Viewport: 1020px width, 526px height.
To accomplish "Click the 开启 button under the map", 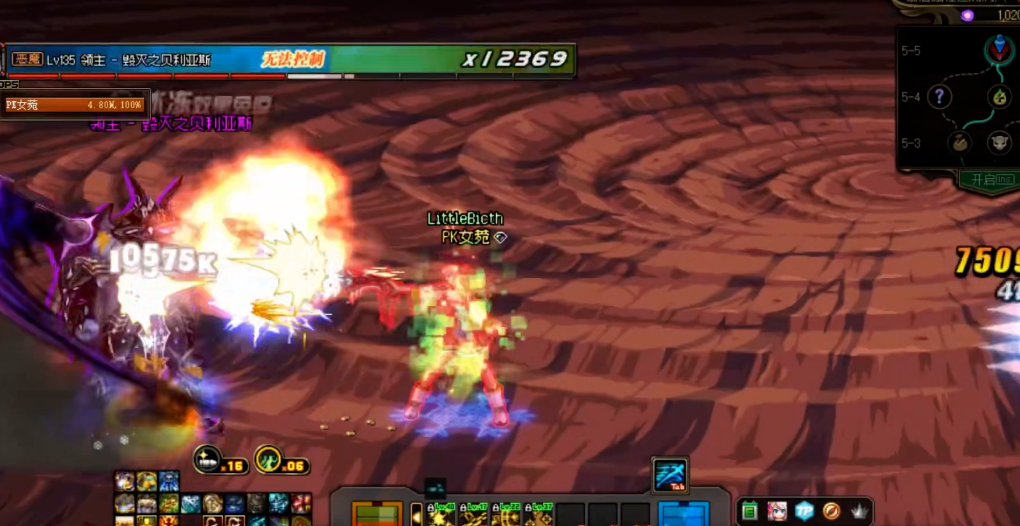I will (988, 179).
